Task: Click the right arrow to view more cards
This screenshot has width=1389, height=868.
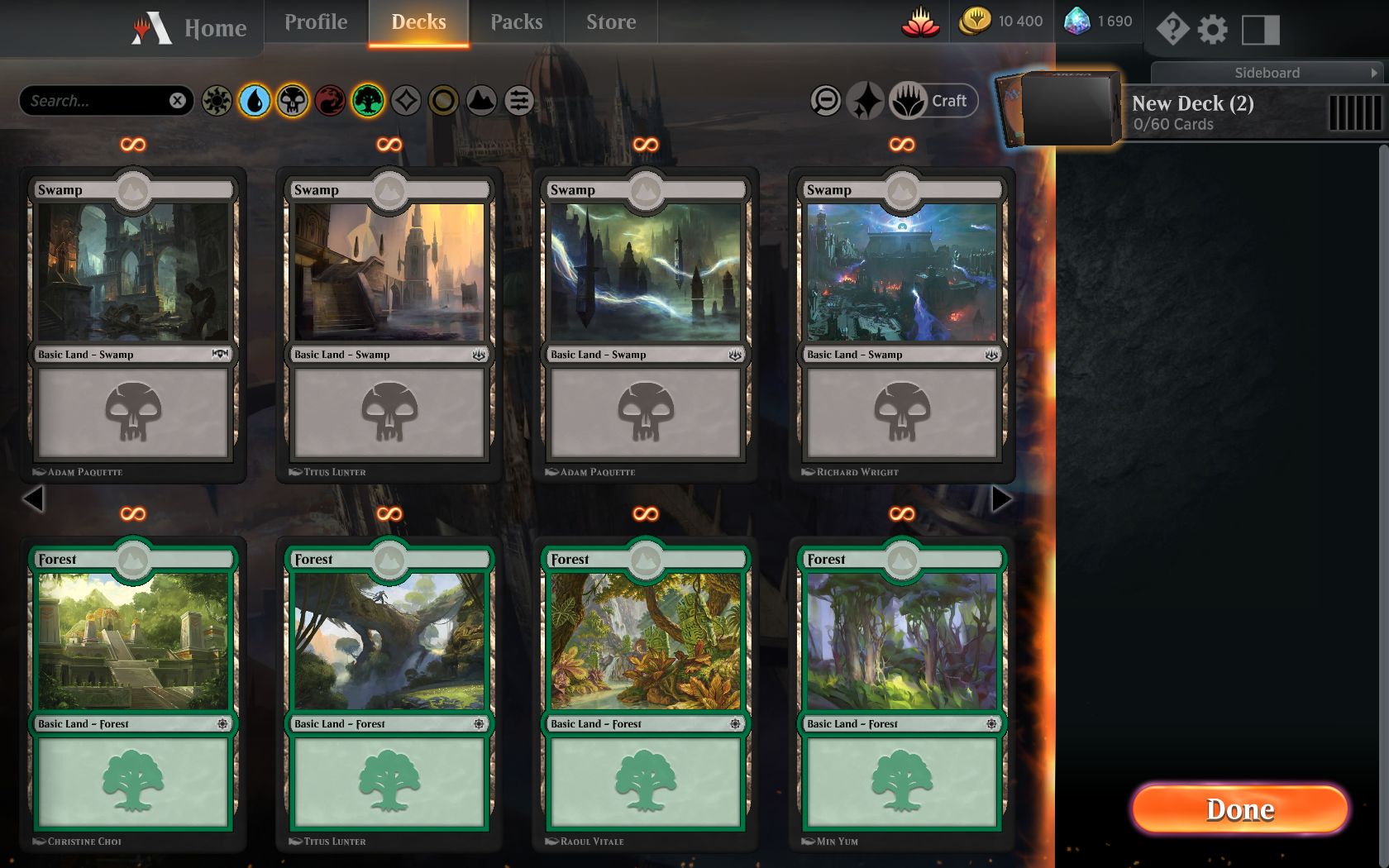Action: tap(1003, 498)
